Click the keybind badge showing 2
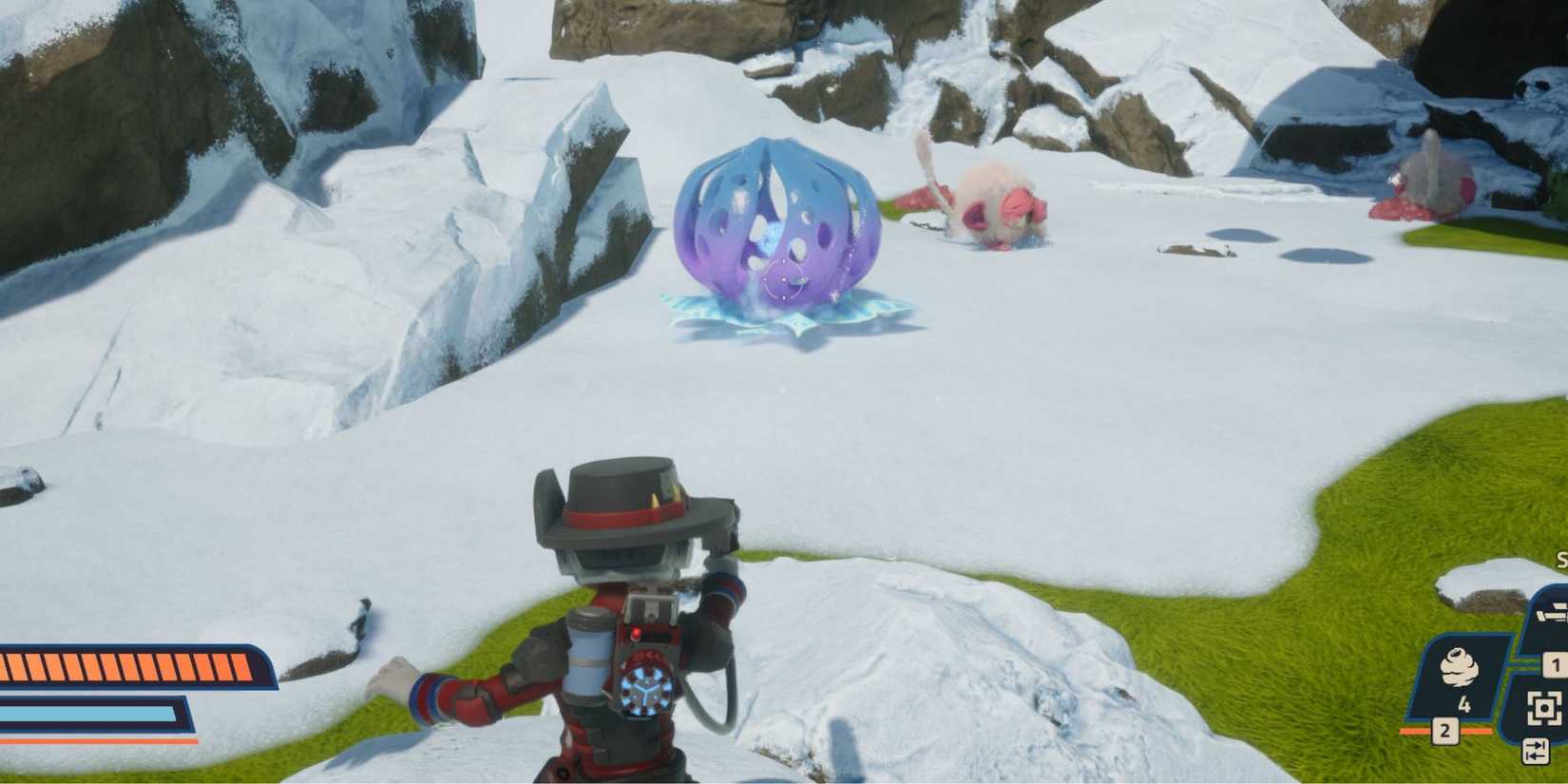The height and width of the screenshot is (784, 1568). [1444, 731]
